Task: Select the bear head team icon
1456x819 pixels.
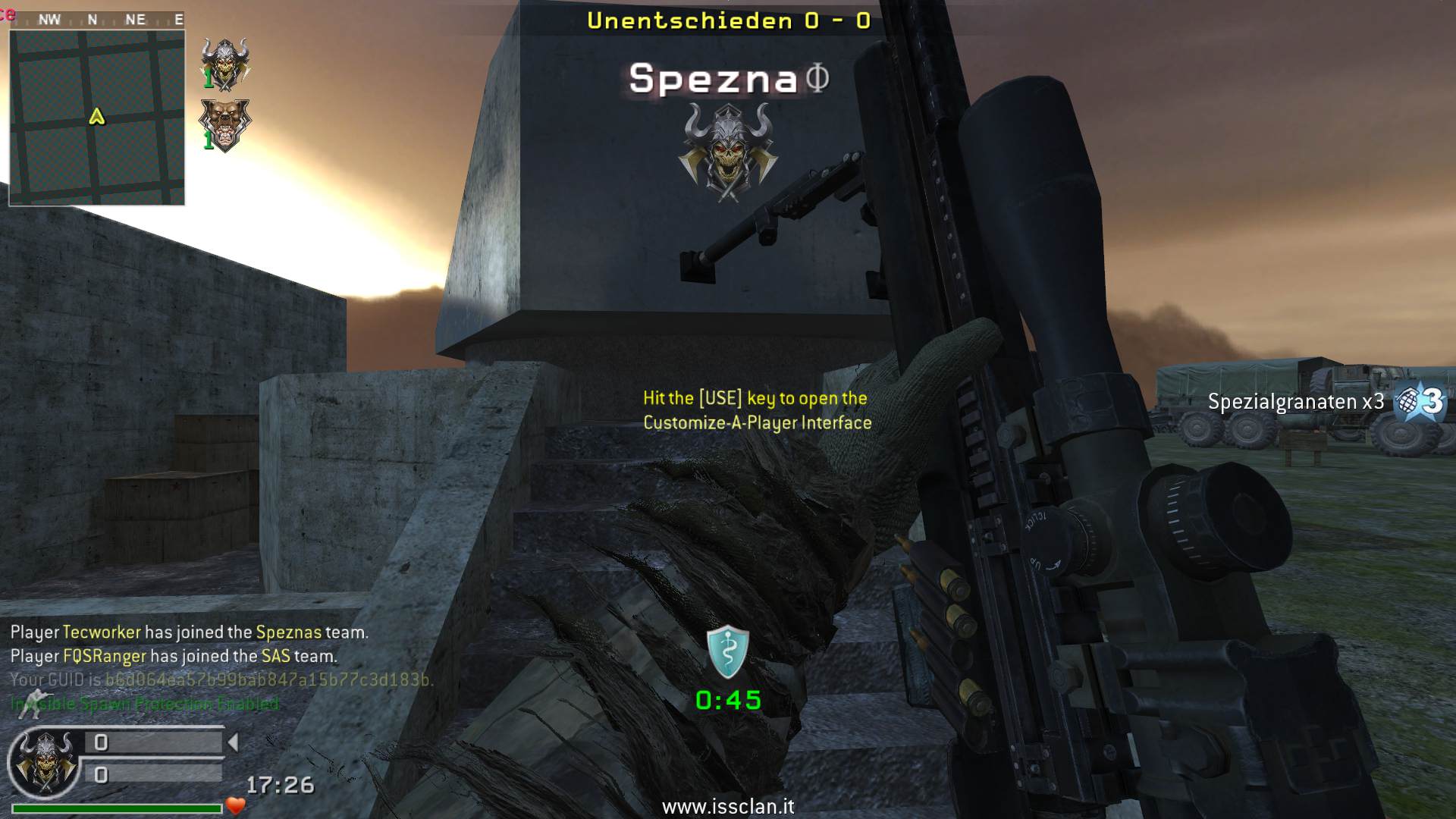Action: [224, 125]
